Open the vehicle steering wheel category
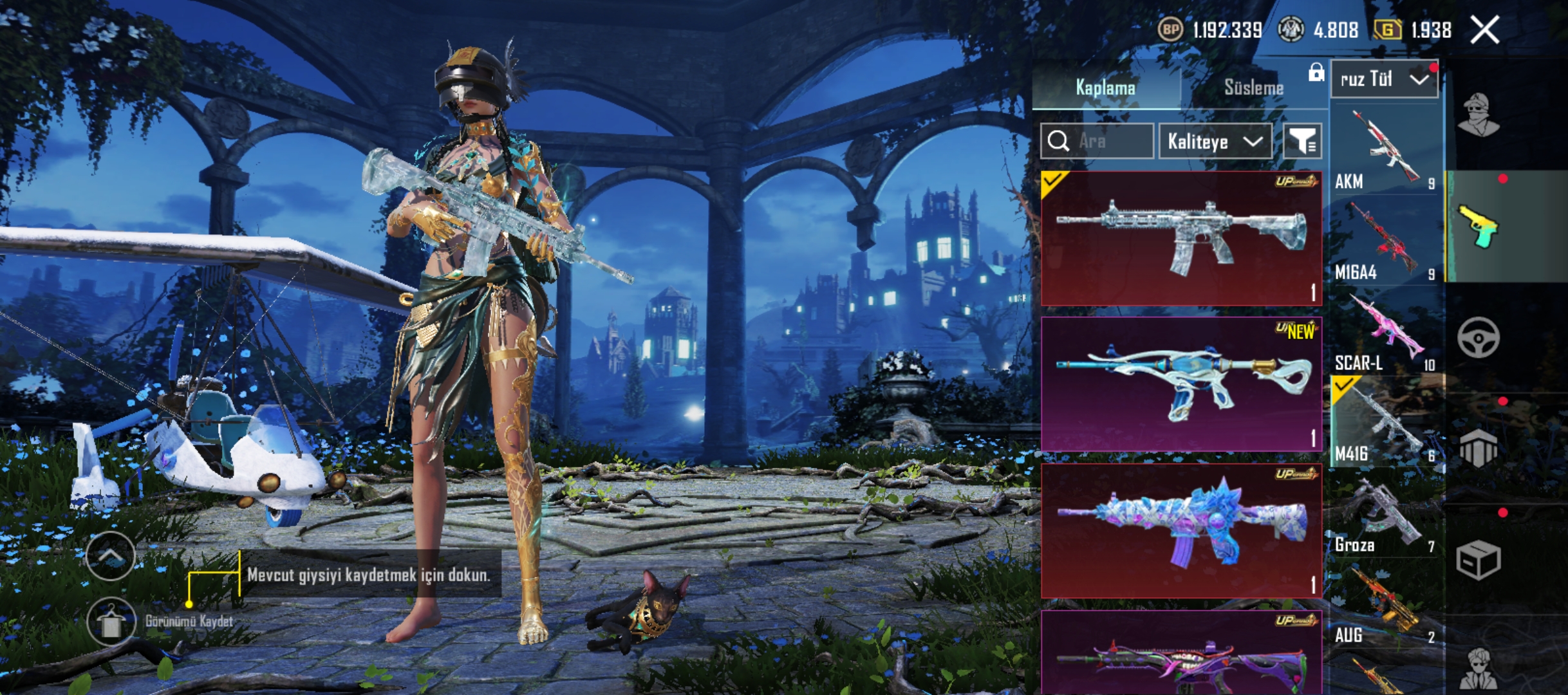The image size is (1568, 695). [x=1479, y=337]
